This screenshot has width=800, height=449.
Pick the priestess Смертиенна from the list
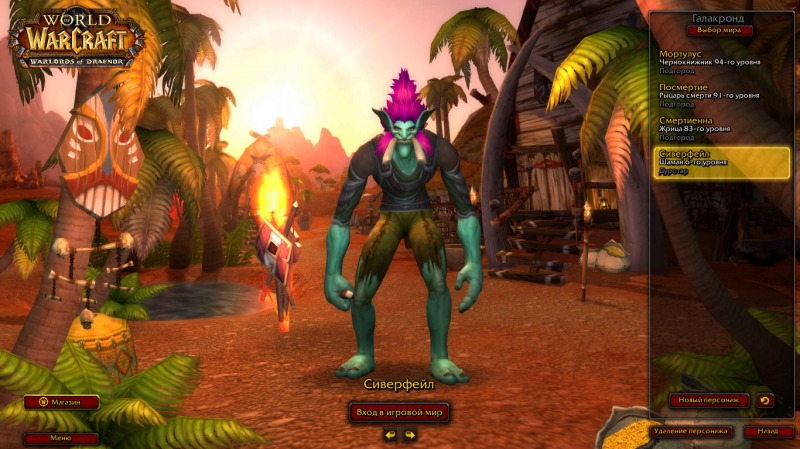(x=718, y=129)
